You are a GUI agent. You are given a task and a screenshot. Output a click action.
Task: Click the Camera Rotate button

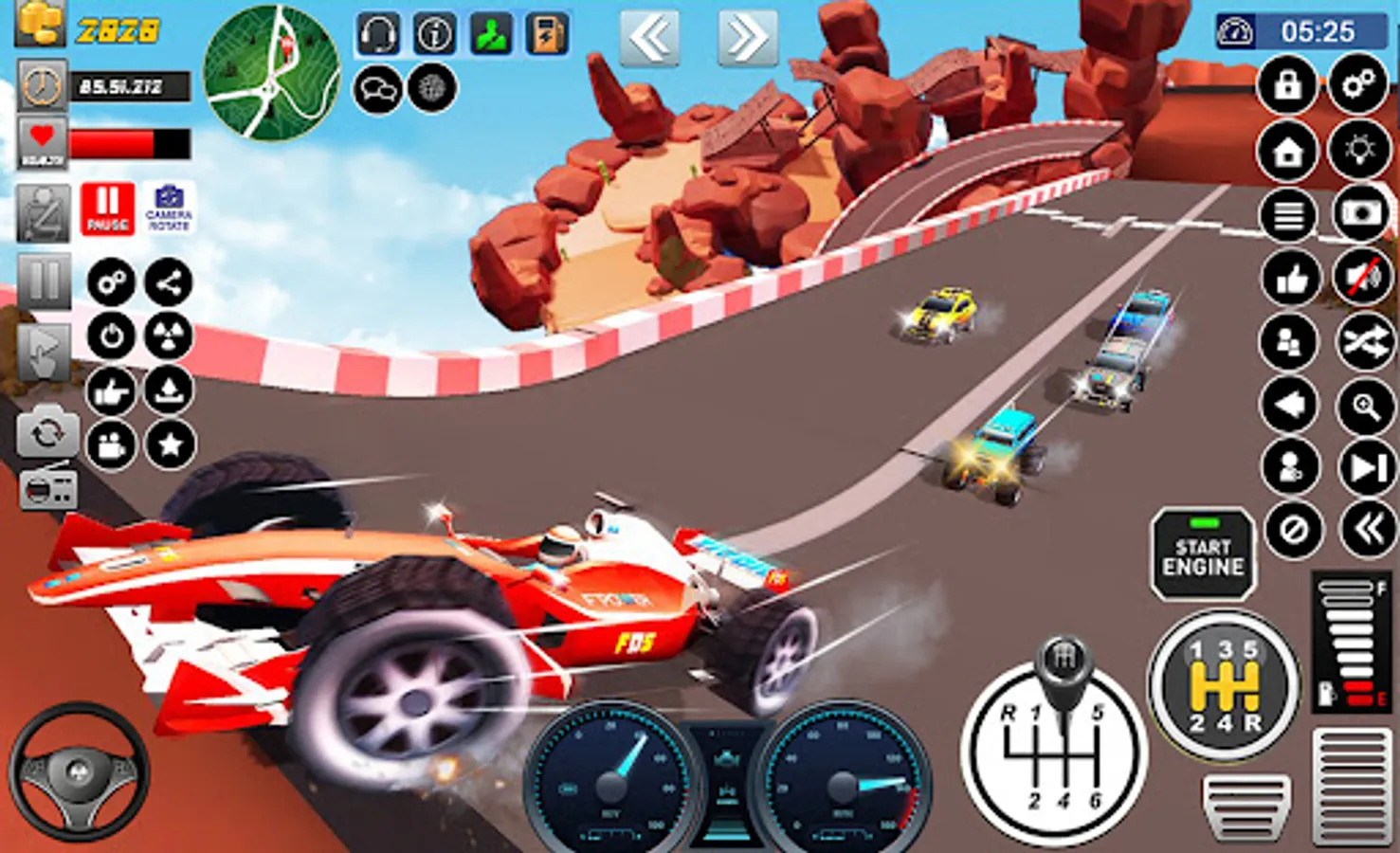click(x=169, y=209)
